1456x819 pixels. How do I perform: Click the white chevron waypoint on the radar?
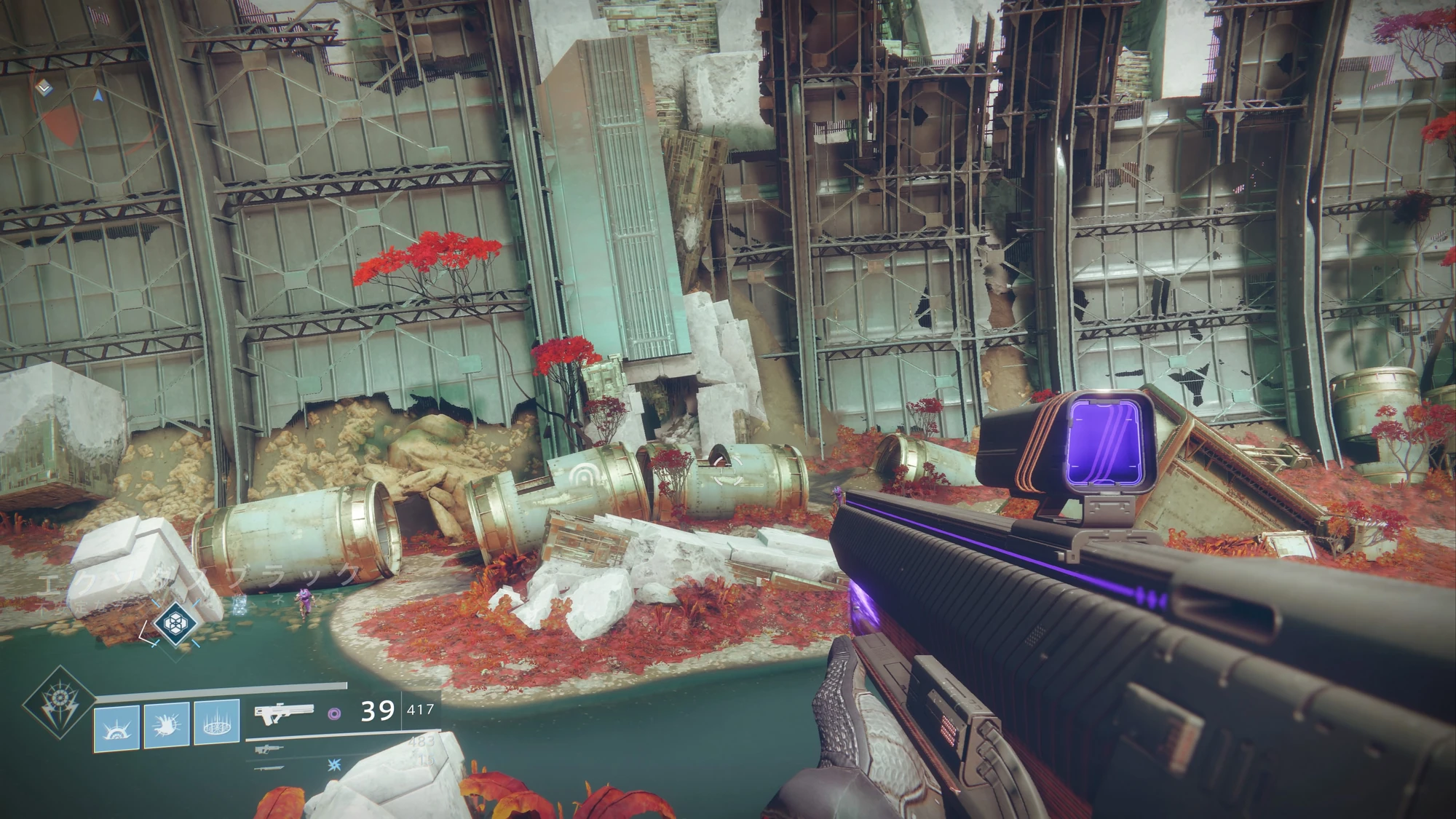point(44,87)
